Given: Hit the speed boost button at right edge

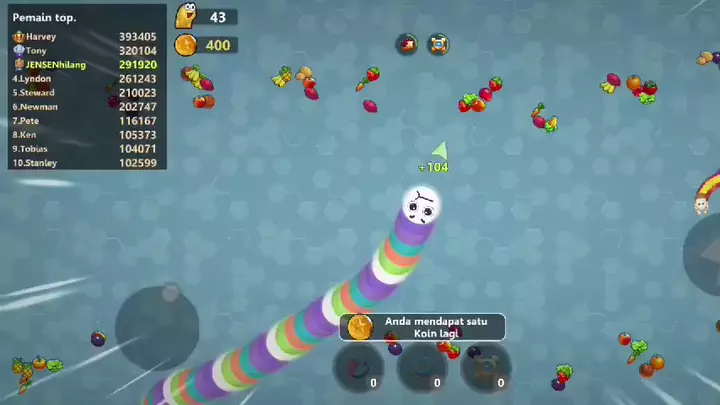Looking at the screenshot, I should pyautogui.click(x=704, y=256).
